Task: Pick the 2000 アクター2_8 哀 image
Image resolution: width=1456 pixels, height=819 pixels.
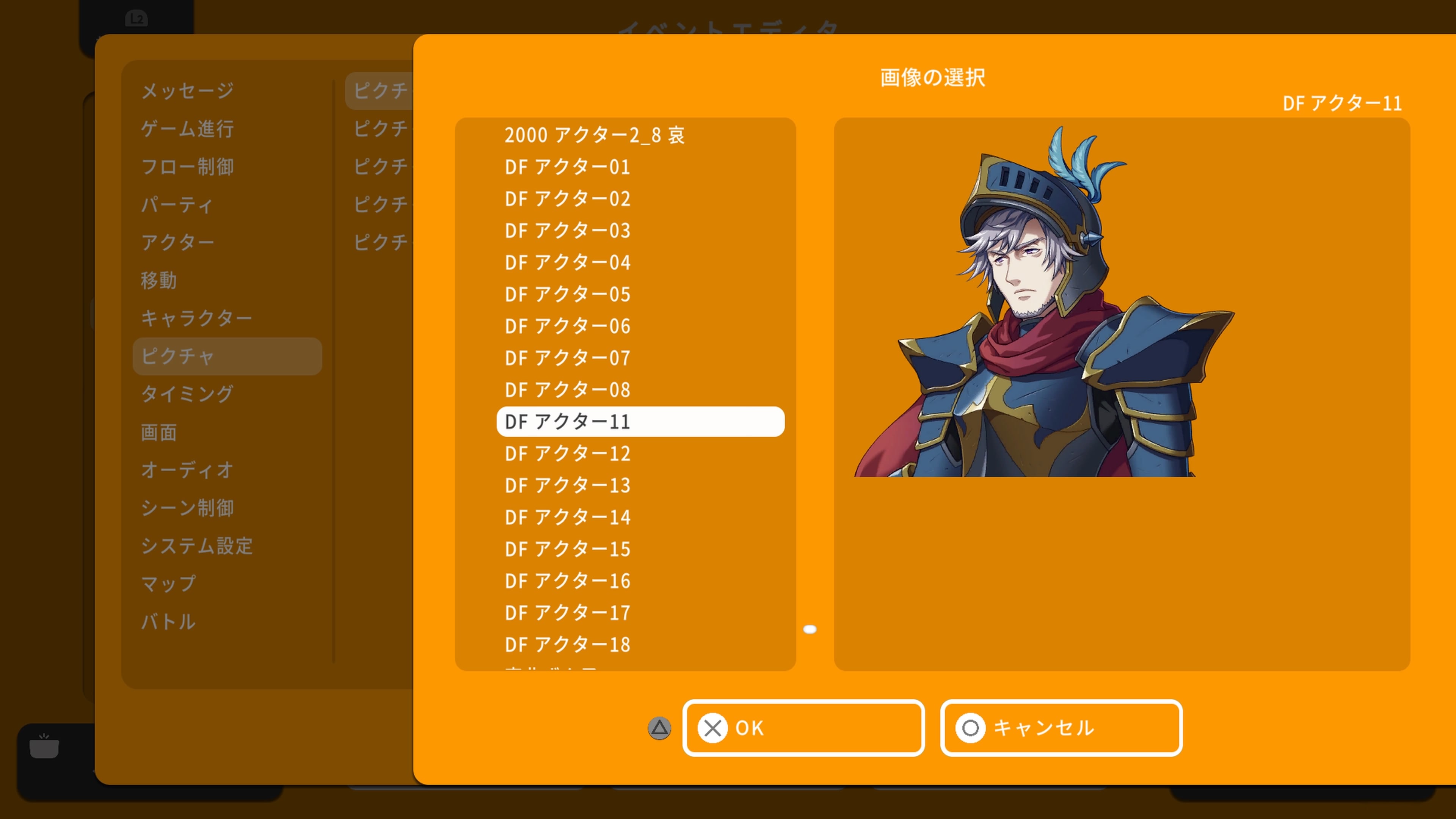Action: [x=593, y=135]
